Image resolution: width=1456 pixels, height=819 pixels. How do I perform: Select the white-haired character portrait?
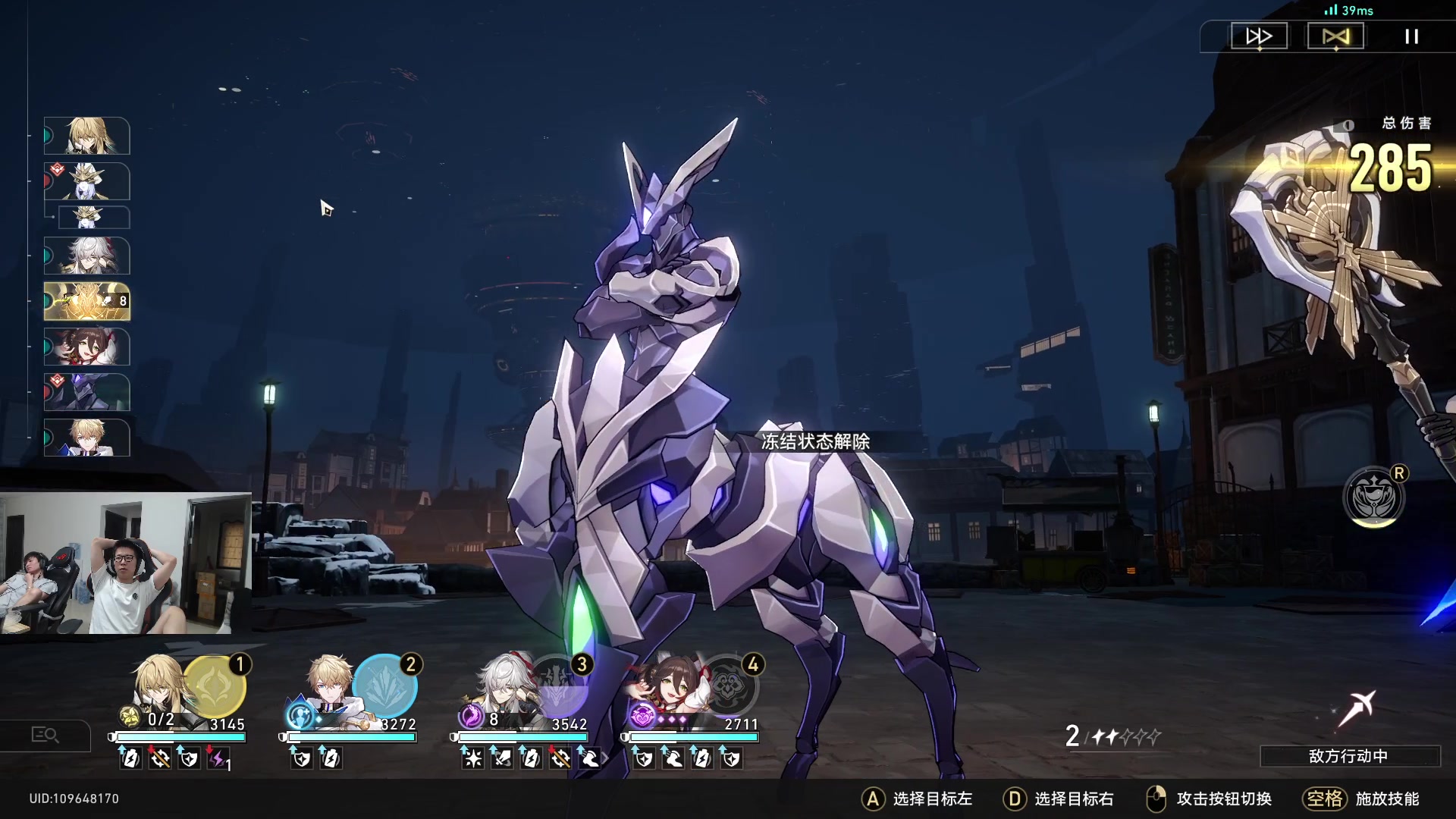point(503,686)
